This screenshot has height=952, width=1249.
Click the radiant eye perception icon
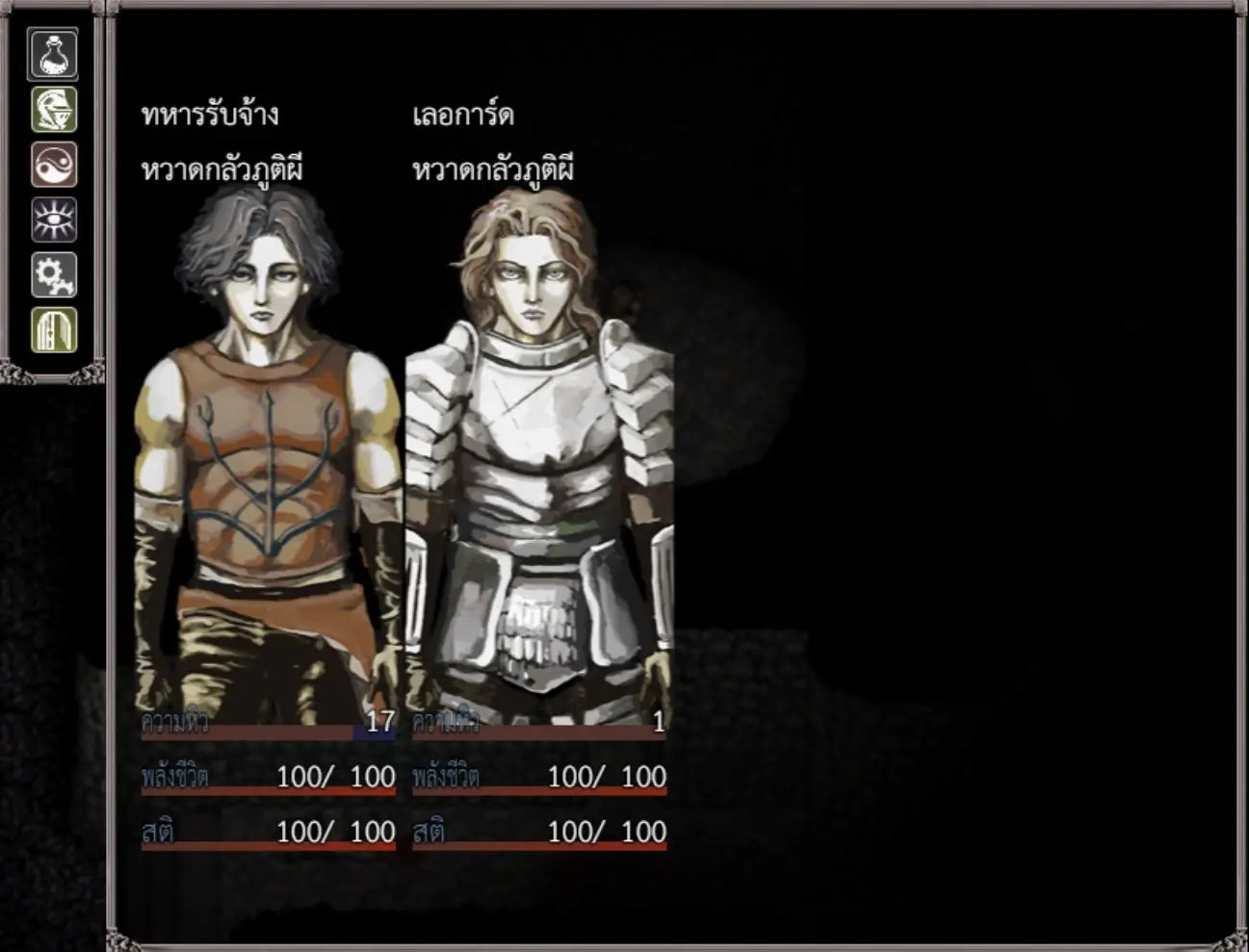coord(52,219)
